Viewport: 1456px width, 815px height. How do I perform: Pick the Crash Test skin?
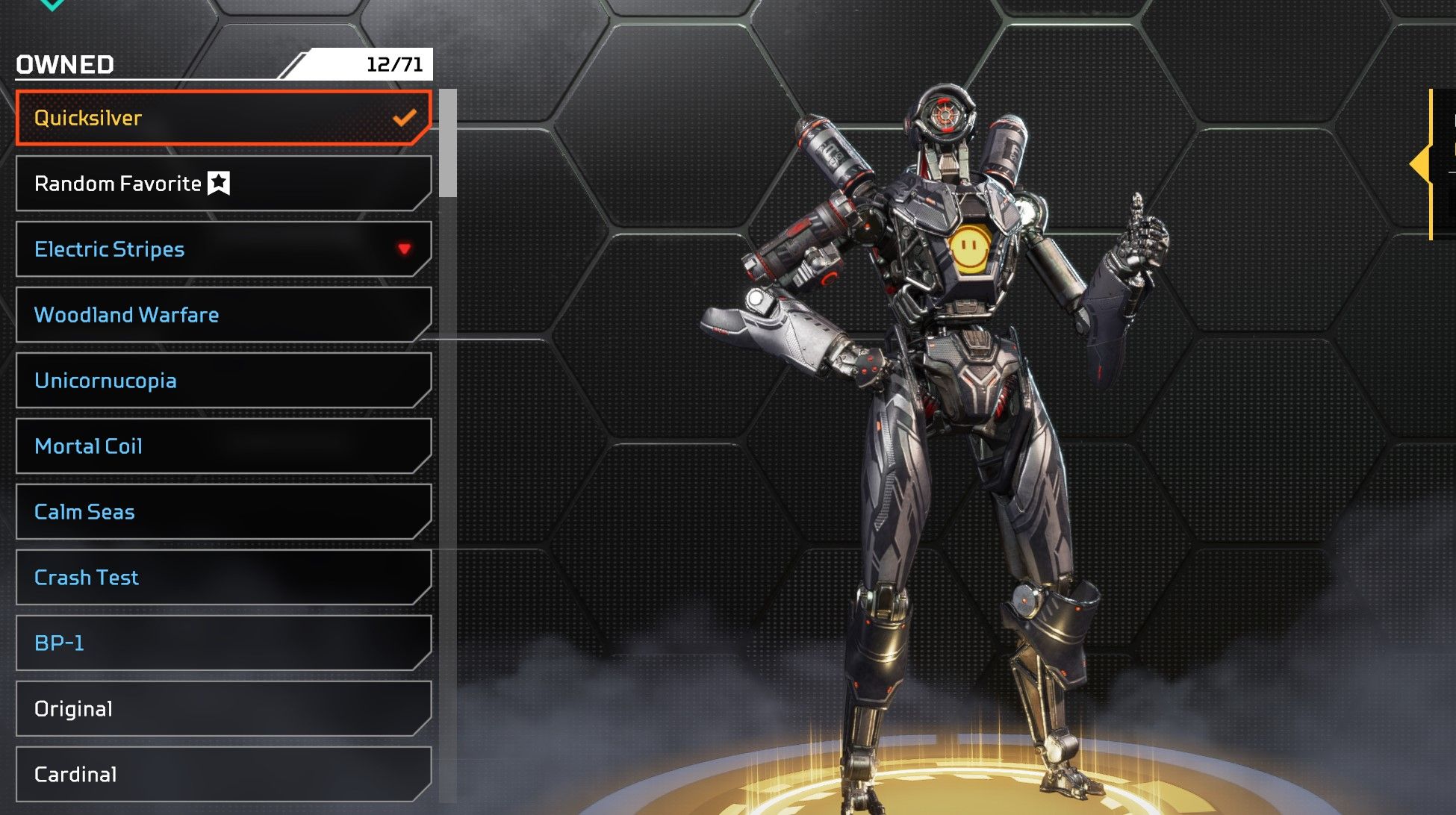click(x=223, y=578)
